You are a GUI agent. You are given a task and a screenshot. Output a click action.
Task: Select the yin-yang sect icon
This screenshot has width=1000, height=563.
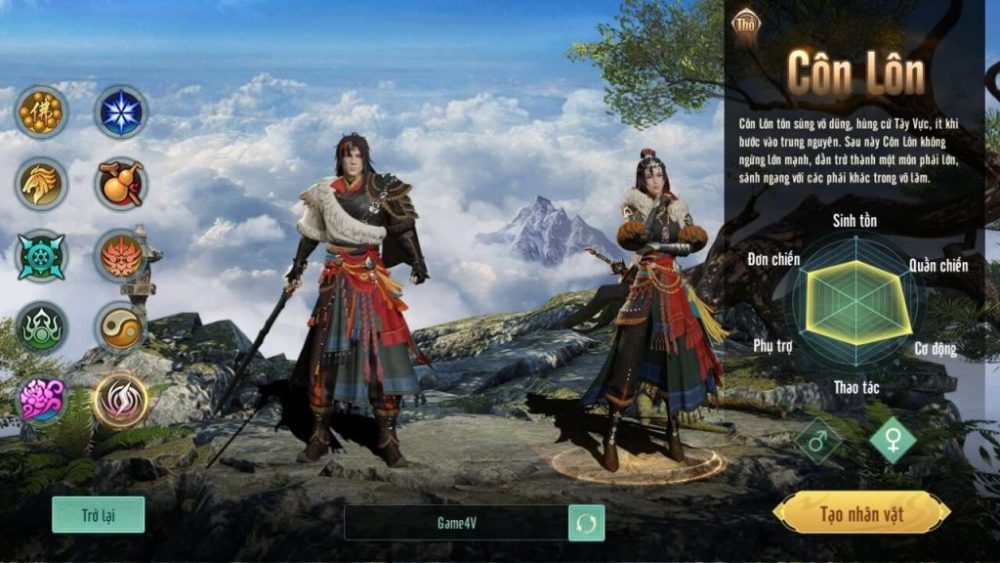pos(121,328)
